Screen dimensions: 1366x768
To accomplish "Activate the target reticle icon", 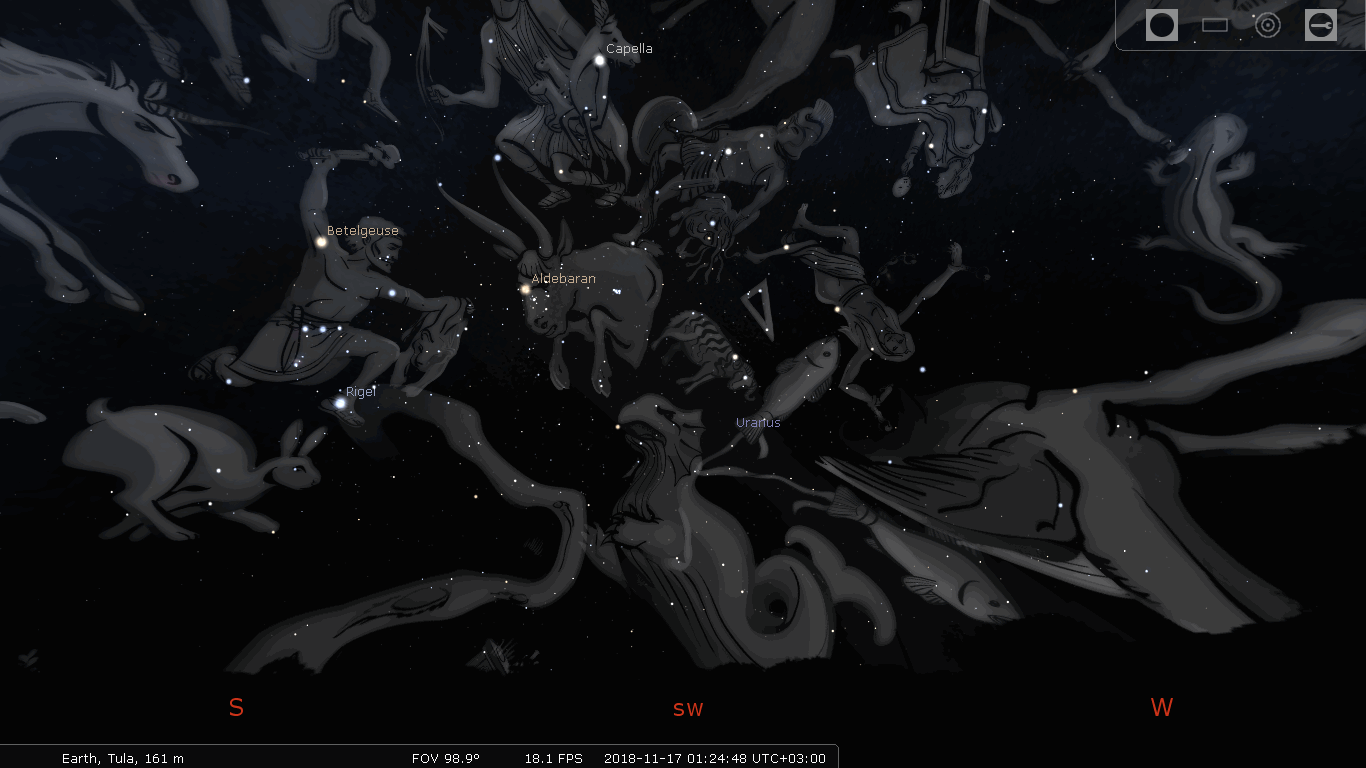I will tap(1267, 24).
